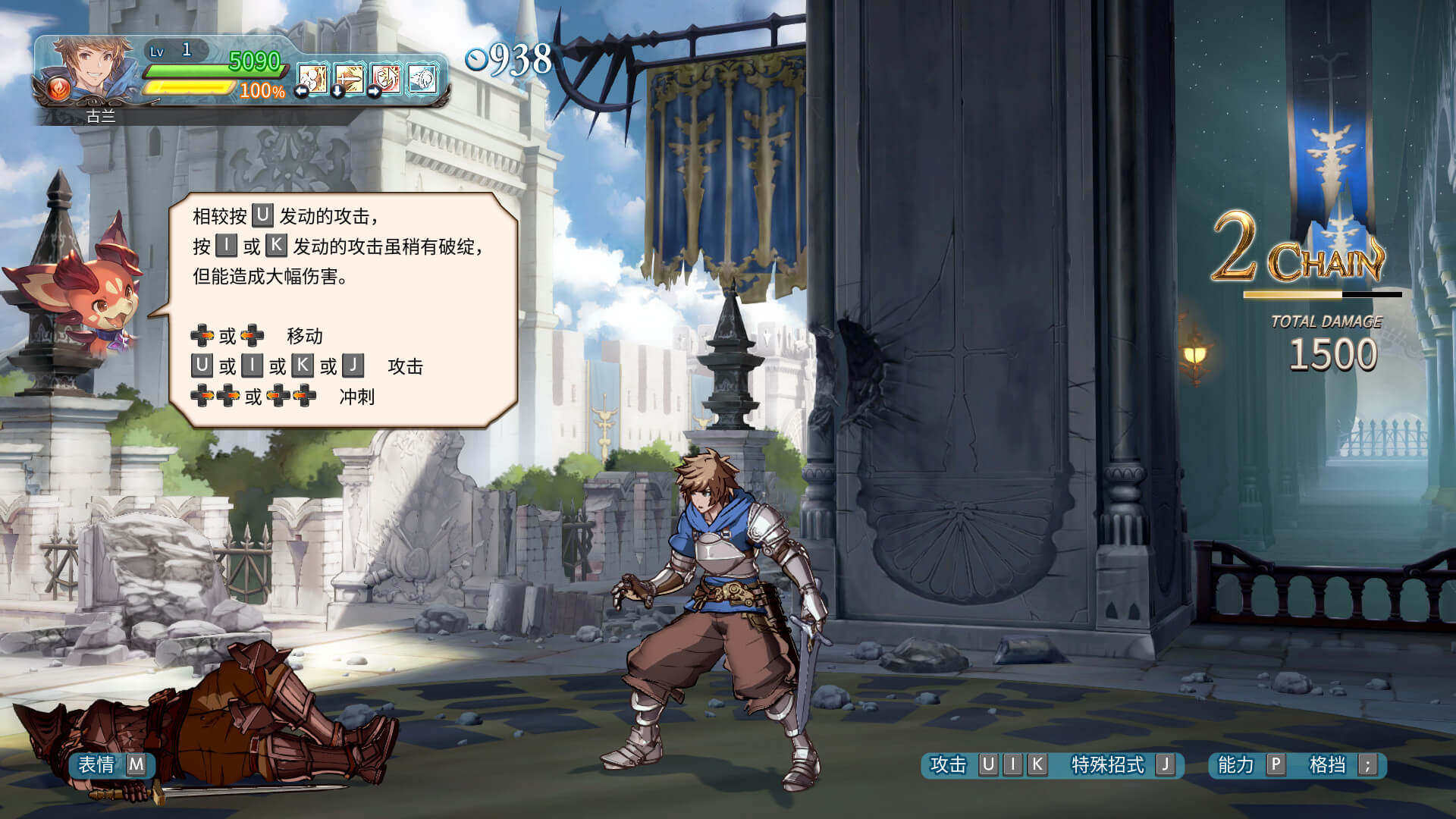
Task: Click the 攻击 attack command label
Action: (x=948, y=764)
